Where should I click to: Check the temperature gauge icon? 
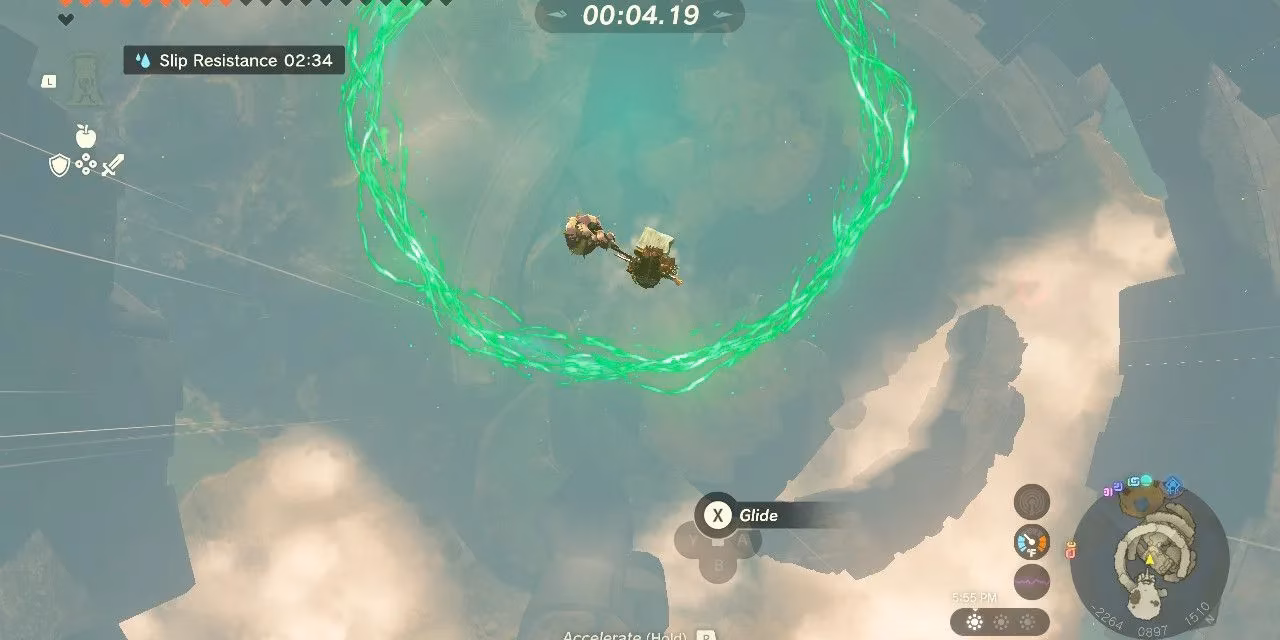click(1031, 541)
